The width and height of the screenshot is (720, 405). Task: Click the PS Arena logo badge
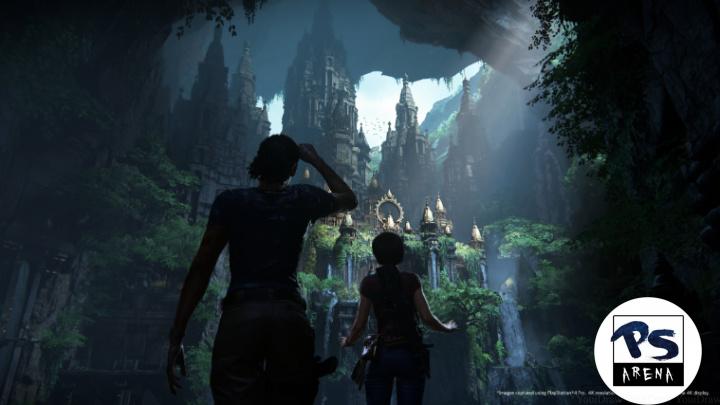coord(647,350)
